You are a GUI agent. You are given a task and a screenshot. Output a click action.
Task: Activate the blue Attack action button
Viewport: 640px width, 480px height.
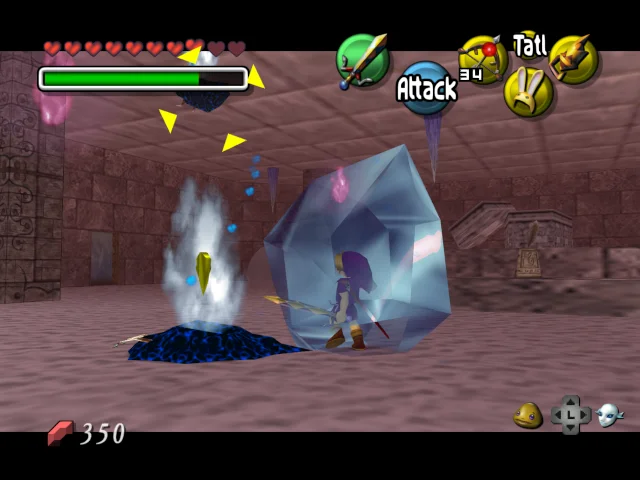click(427, 88)
